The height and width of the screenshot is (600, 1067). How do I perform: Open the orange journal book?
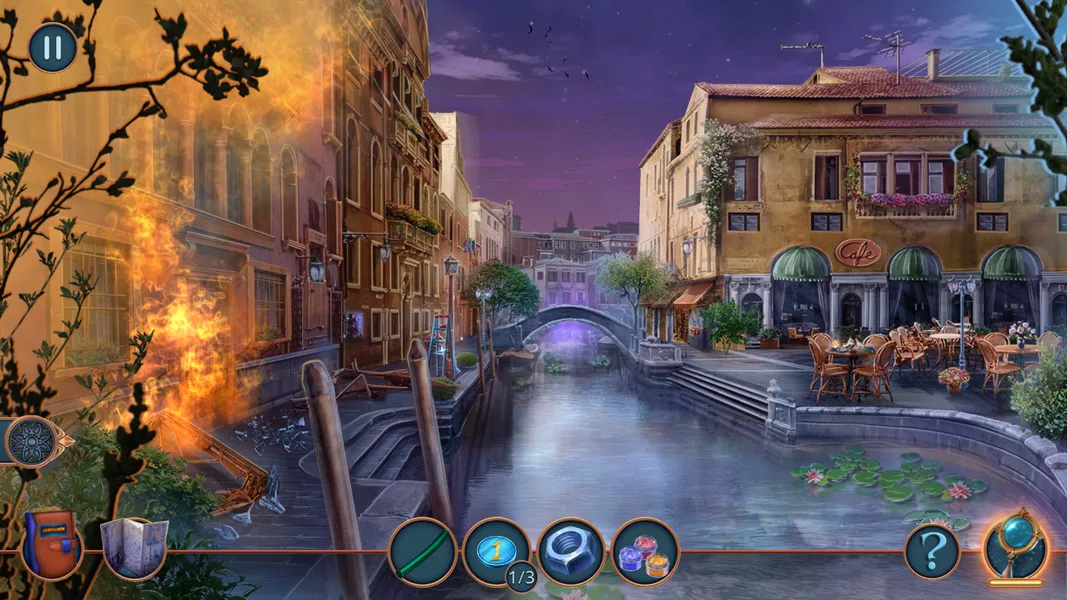(x=51, y=544)
